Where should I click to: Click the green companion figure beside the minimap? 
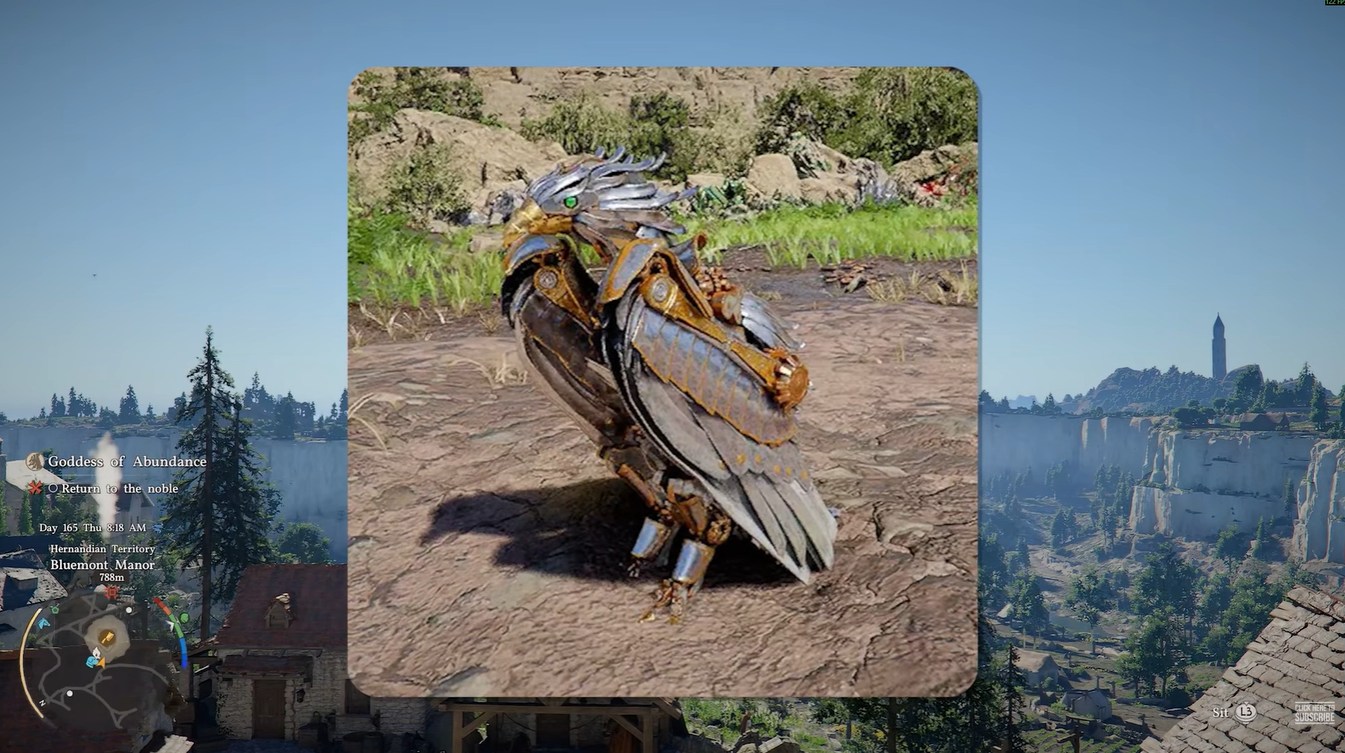coord(182,617)
